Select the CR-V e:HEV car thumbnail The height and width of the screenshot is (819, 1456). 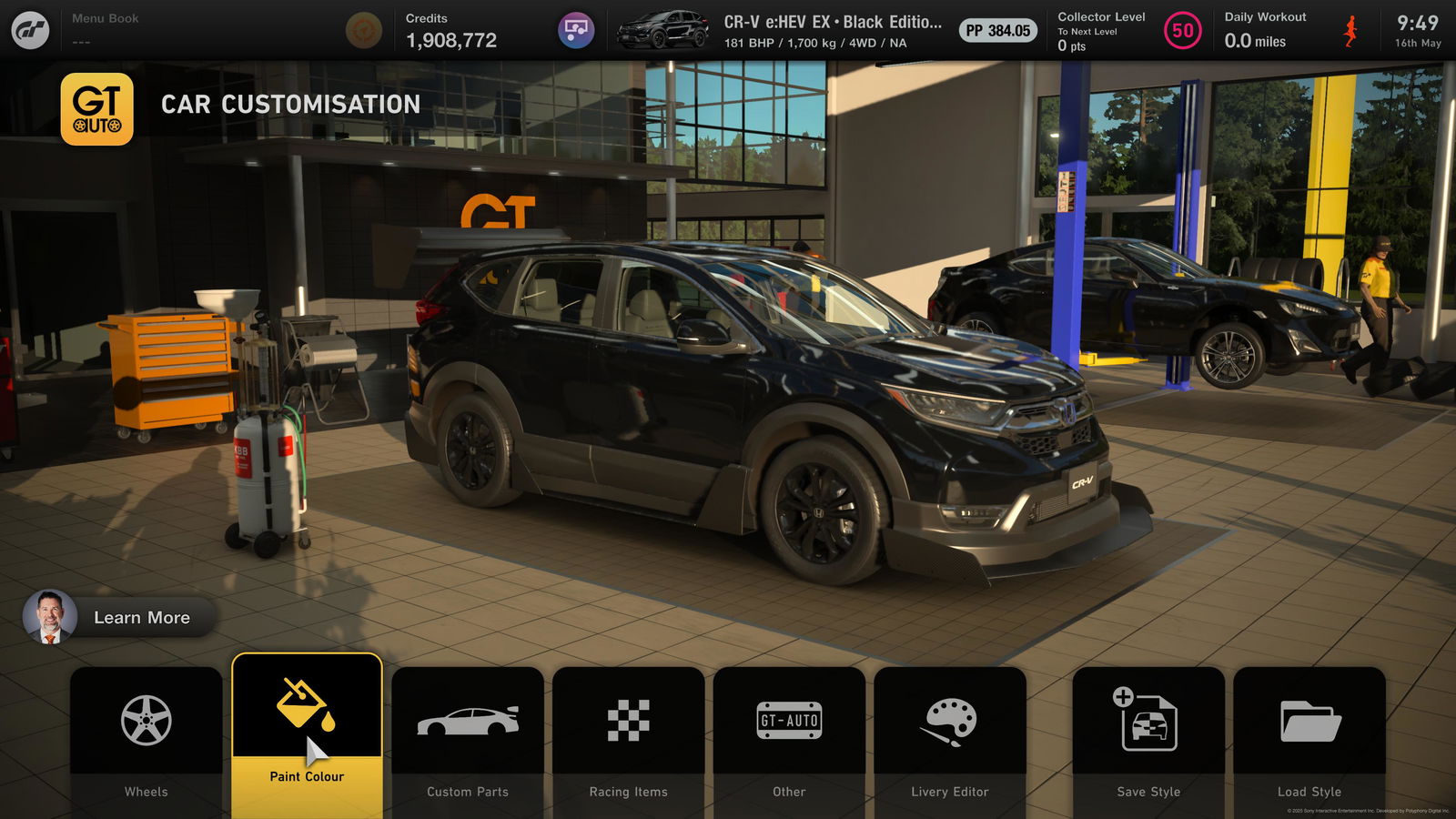[662, 30]
